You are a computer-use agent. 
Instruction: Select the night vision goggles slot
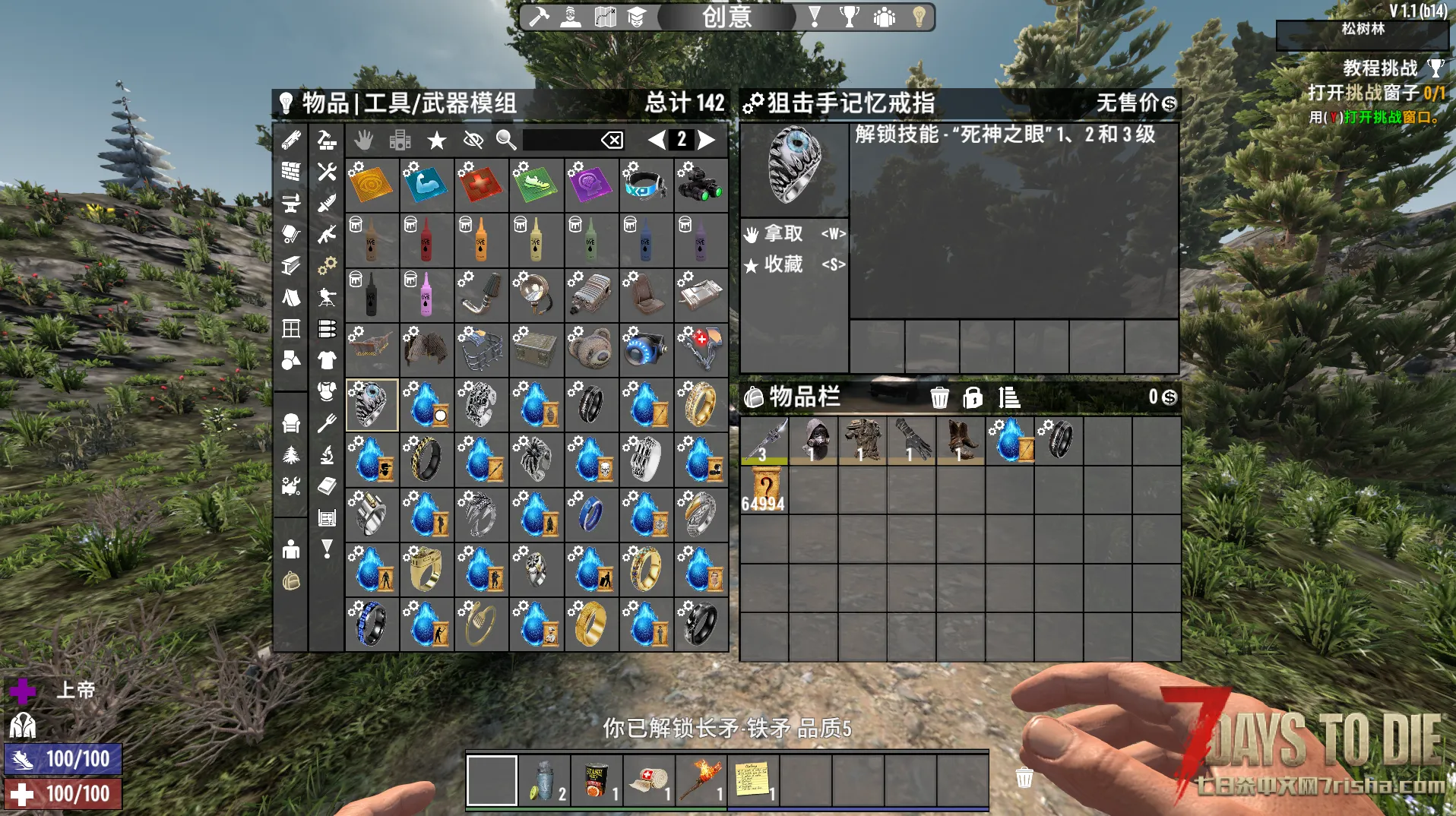(x=700, y=185)
